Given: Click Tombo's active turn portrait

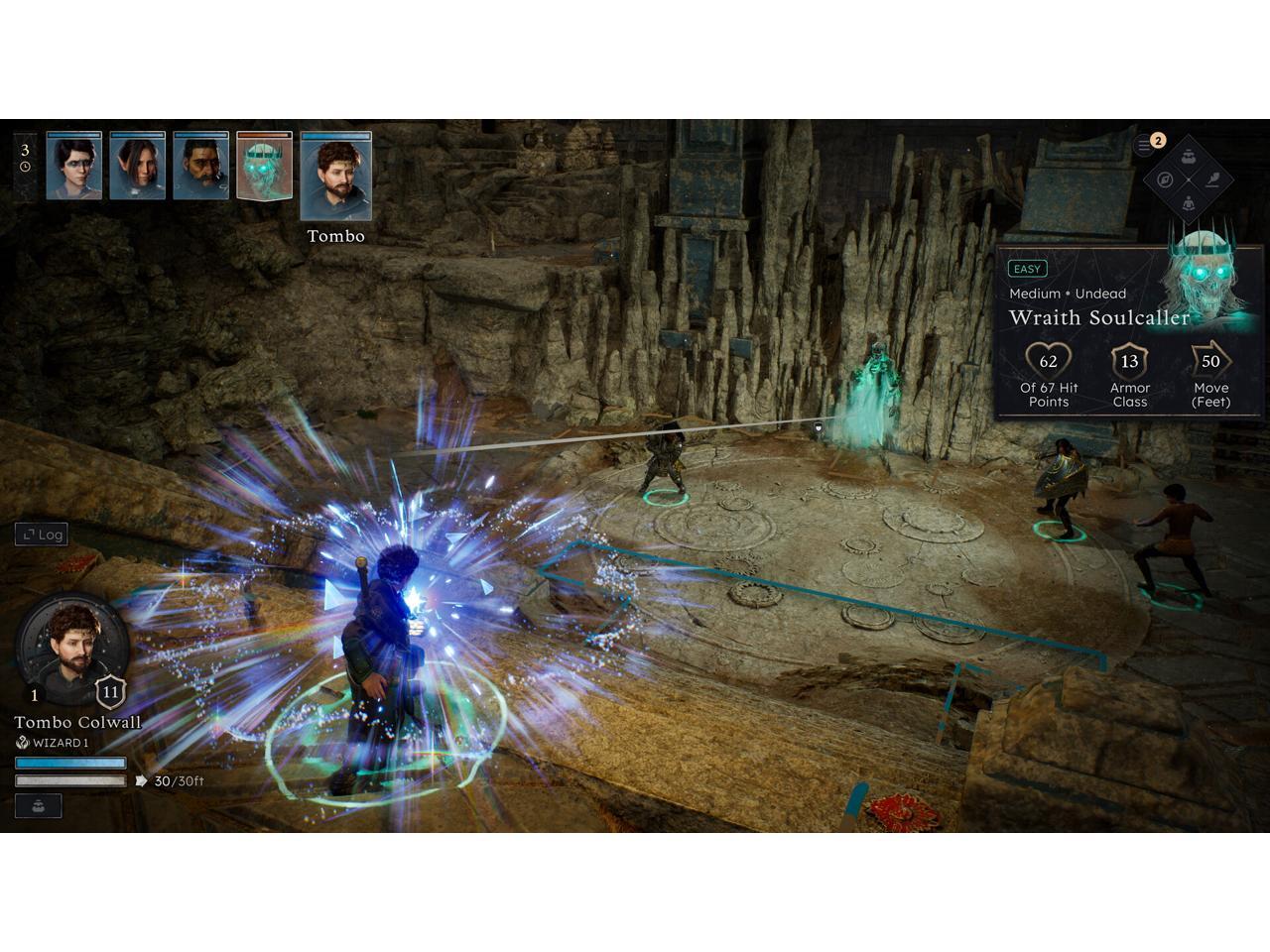Looking at the screenshot, I should click(x=335, y=177).
